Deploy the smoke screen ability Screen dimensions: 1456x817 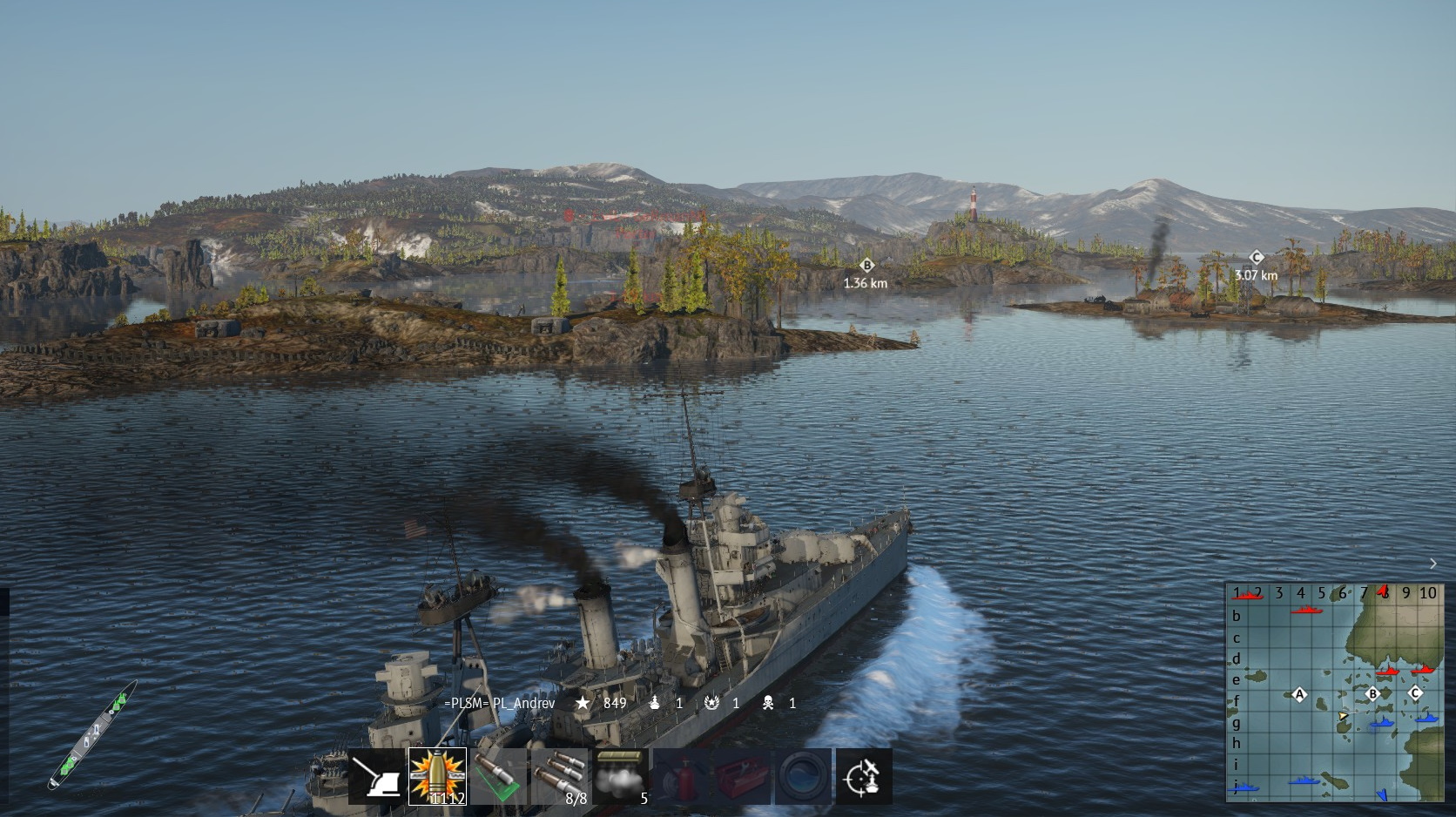tap(621, 776)
